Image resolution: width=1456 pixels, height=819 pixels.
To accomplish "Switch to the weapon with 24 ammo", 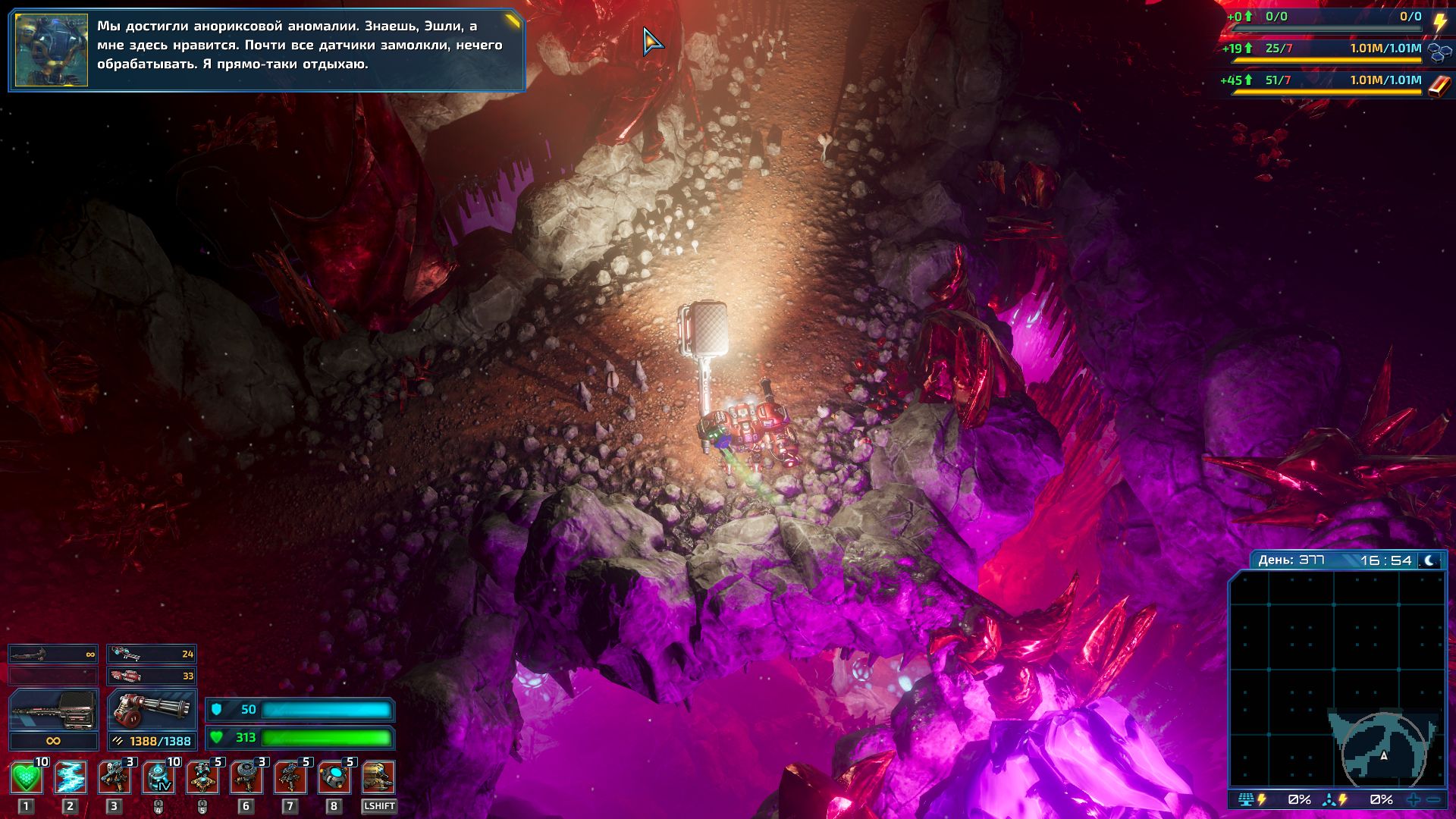I will tap(152, 654).
